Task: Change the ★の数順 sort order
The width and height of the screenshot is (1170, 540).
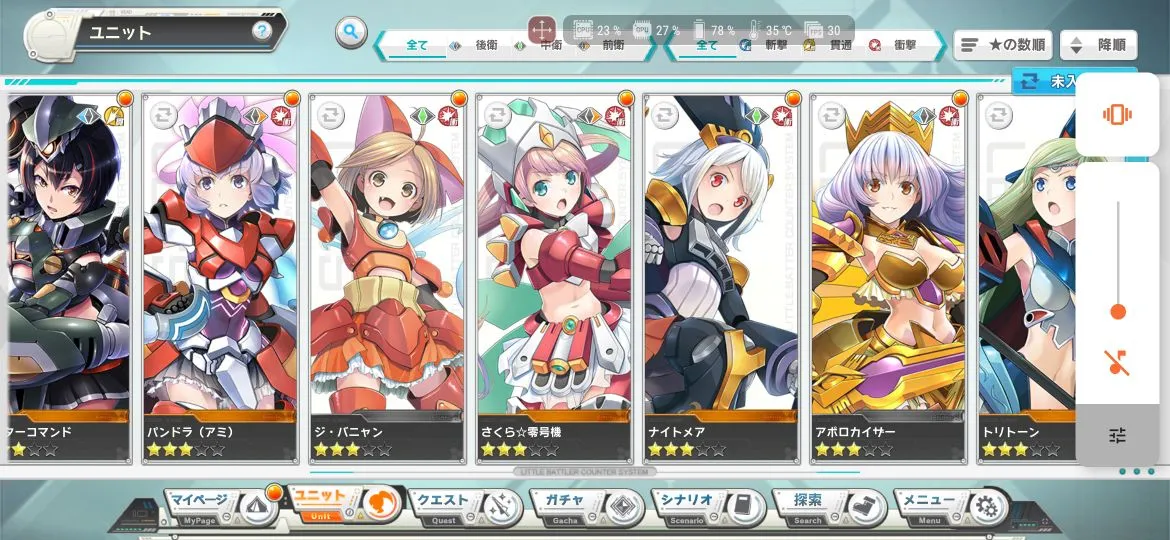Action: [x=1002, y=45]
